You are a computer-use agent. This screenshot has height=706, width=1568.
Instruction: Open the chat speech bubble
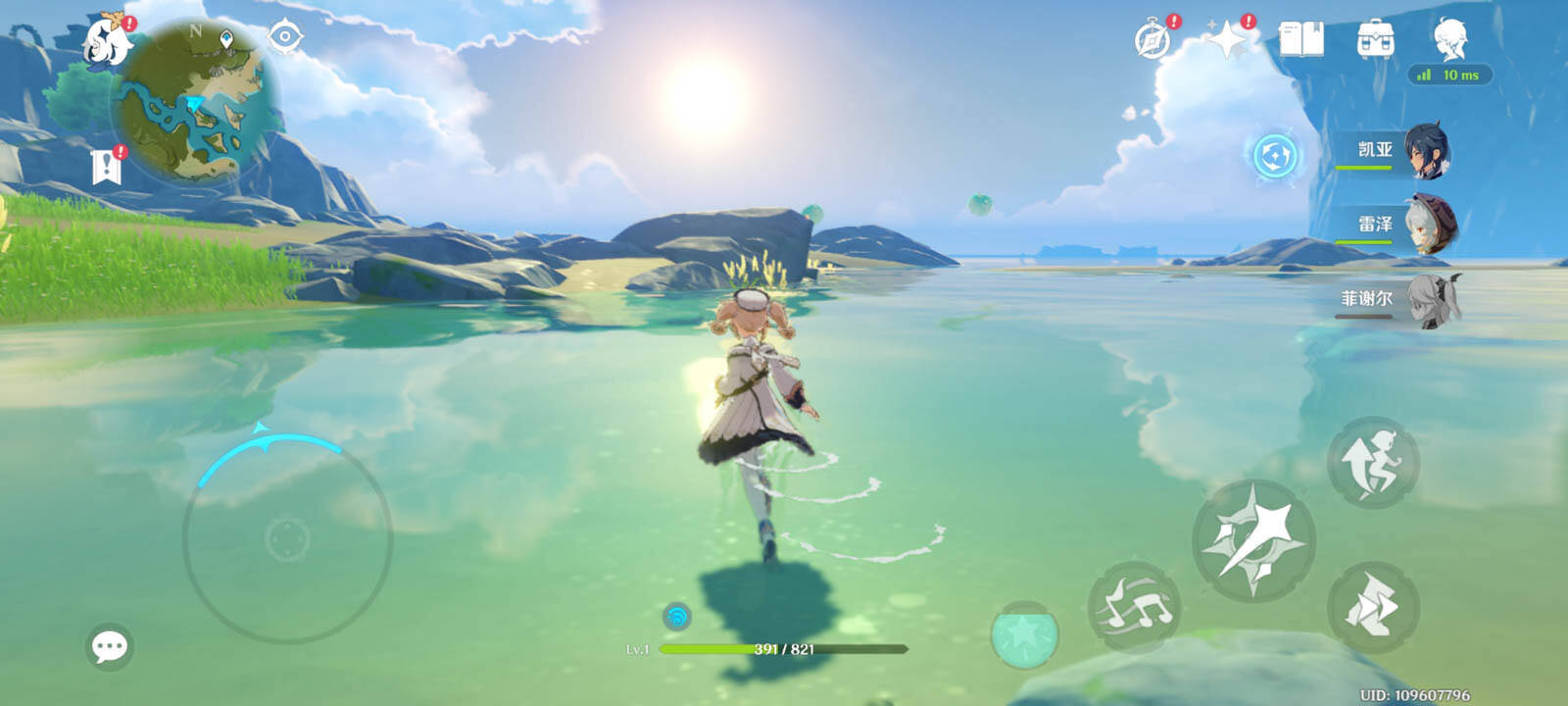109,646
